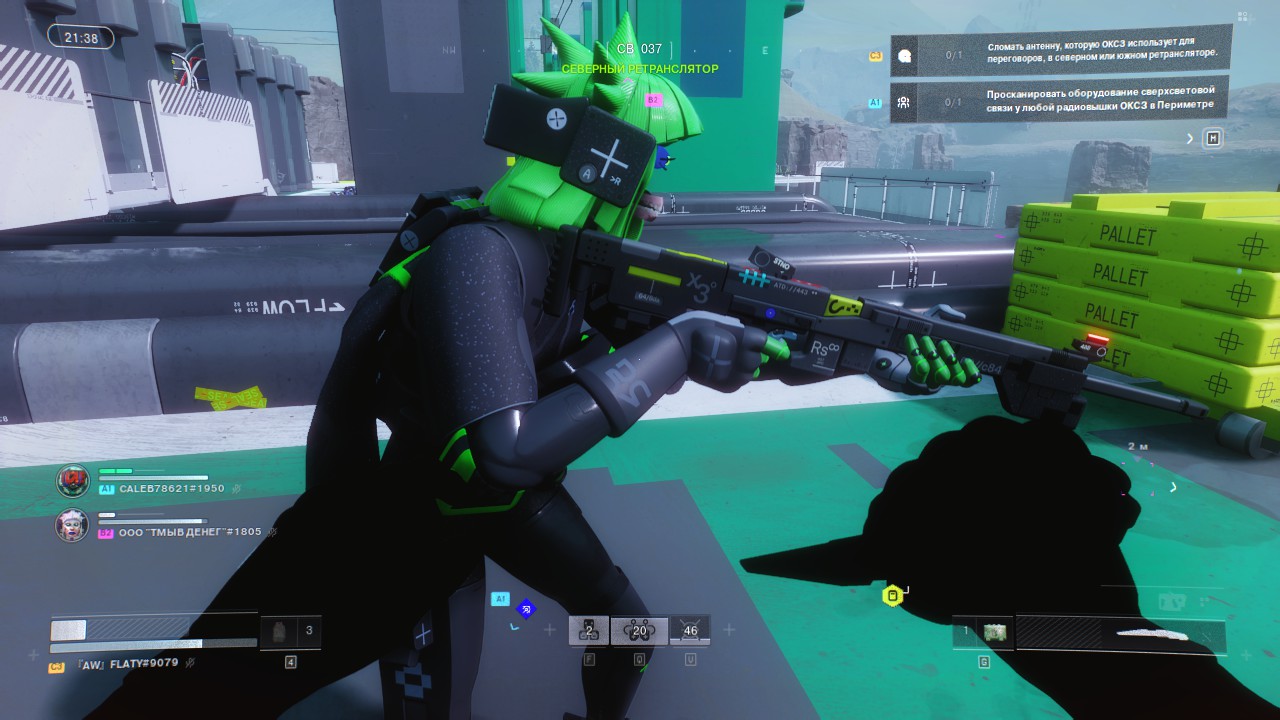Select the equipped knife weapon slot
1280x720 pixels.
click(x=1120, y=634)
